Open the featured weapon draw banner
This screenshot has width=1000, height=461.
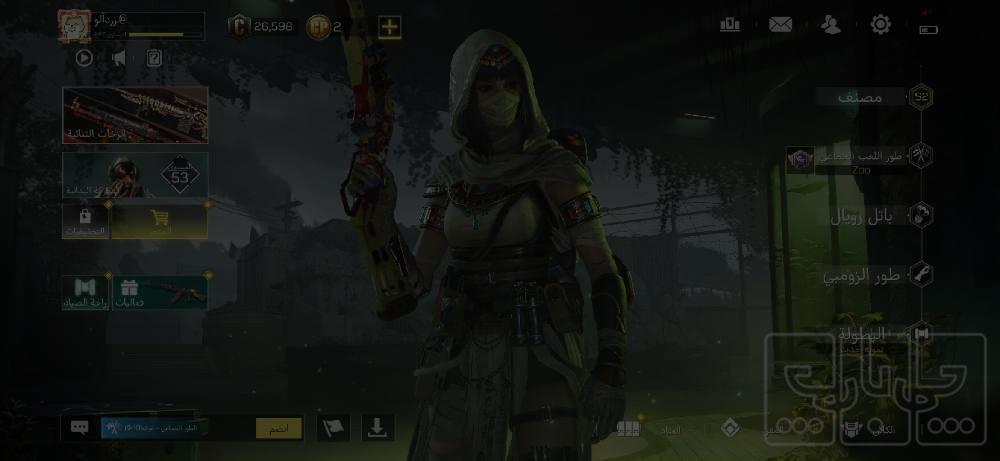click(135, 114)
